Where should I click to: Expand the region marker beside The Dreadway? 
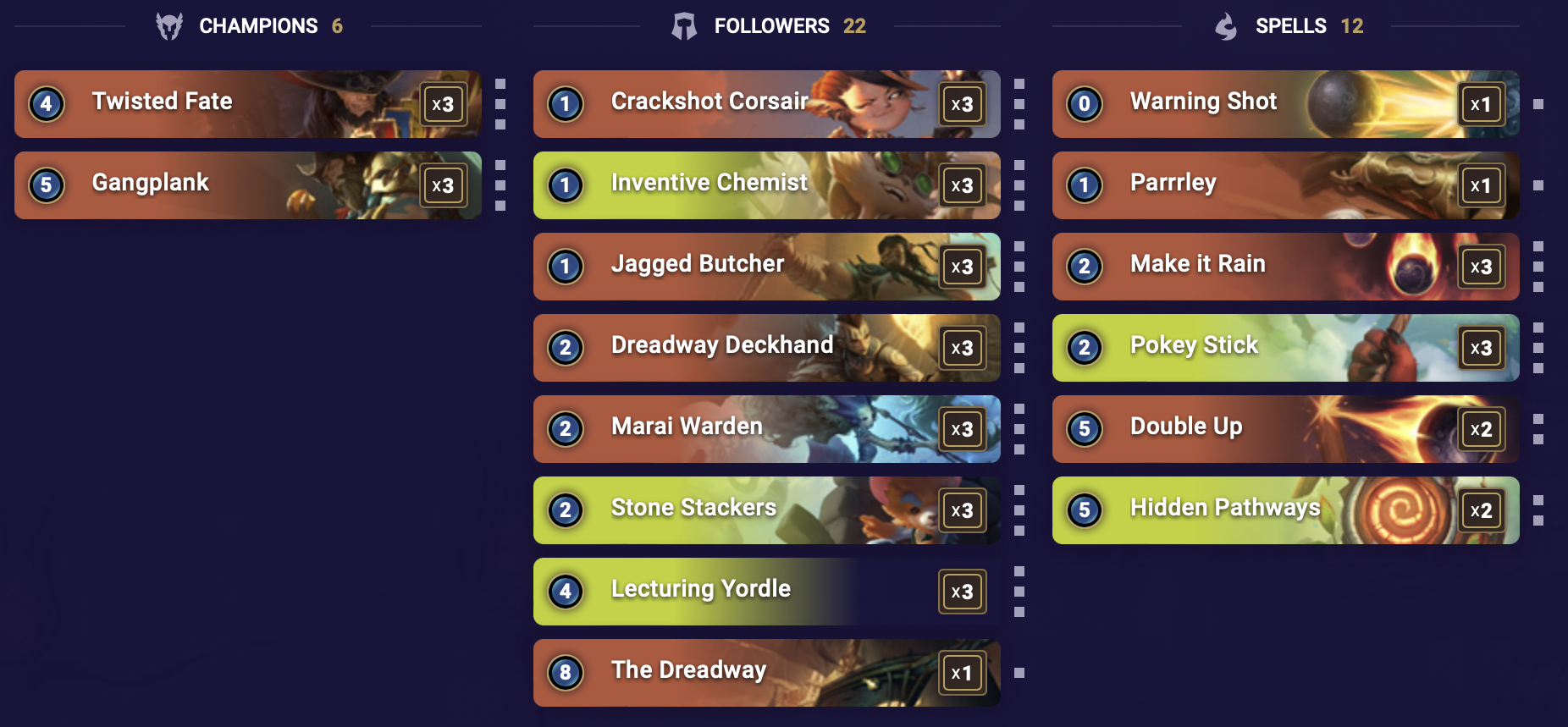coord(1019,673)
